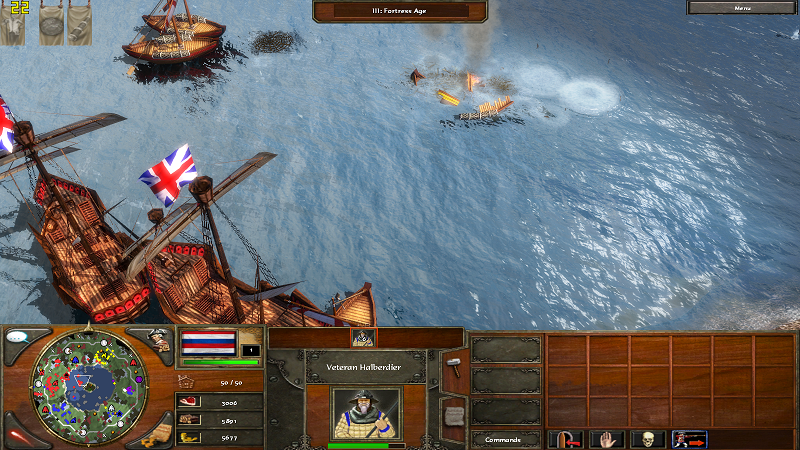Delete the unit with skull command
The width and height of the screenshot is (800, 450).
(648, 439)
